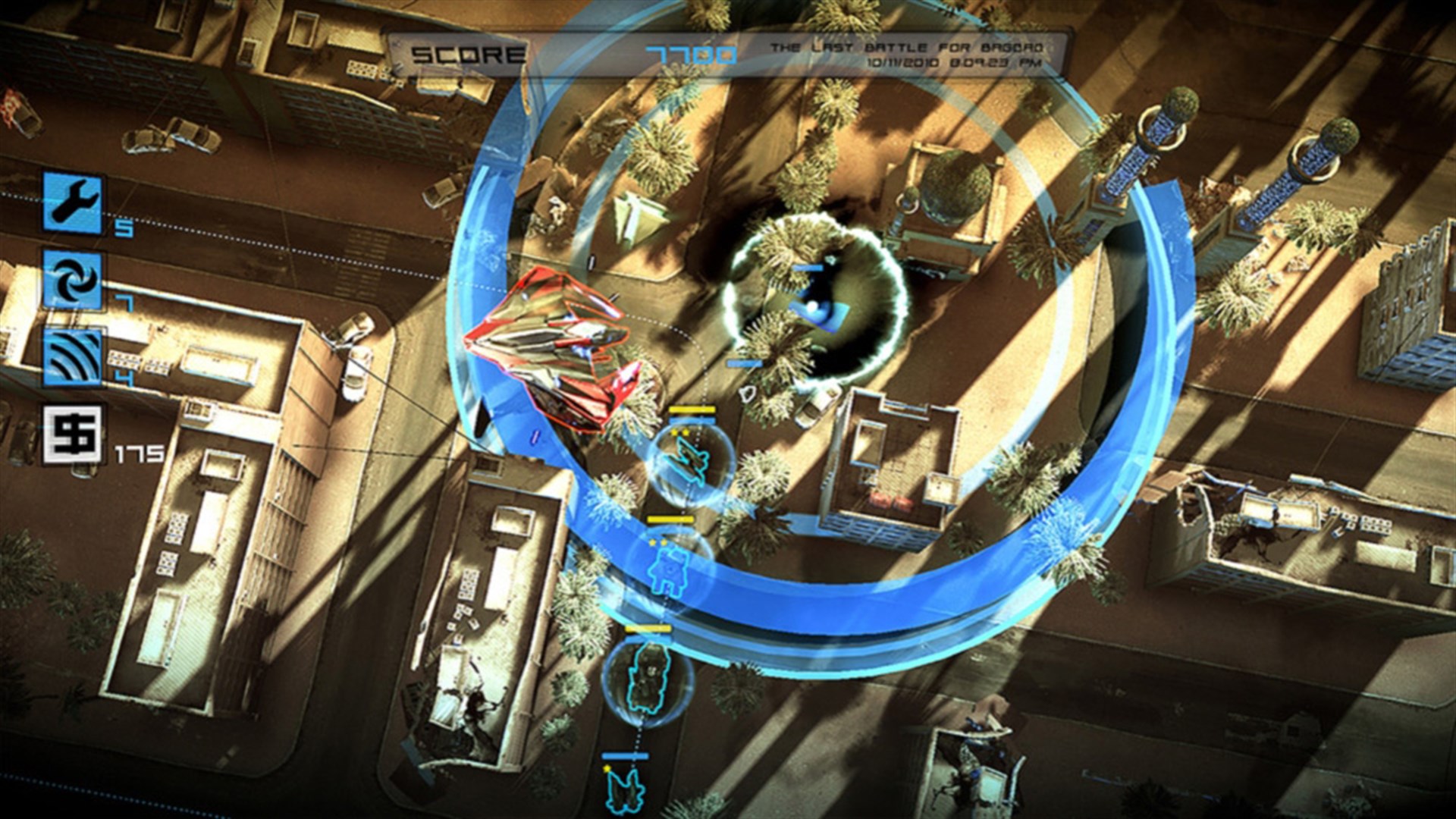Click the dollar money icon showing 175
This screenshot has width=1456, height=819.
[x=72, y=434]
